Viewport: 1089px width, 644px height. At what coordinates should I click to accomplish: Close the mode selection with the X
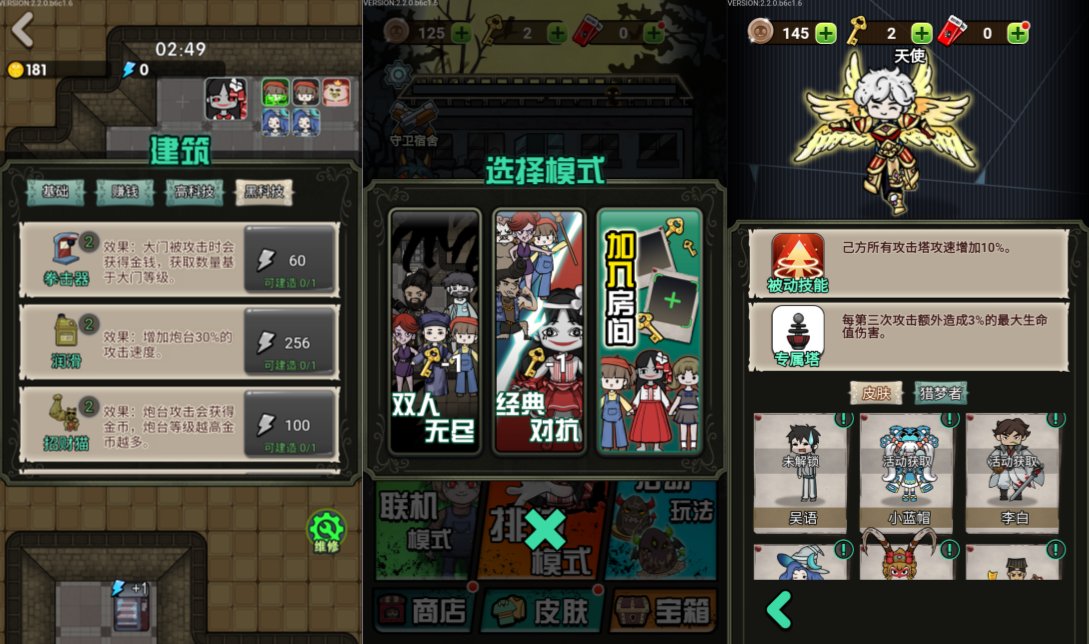[545, 529]
